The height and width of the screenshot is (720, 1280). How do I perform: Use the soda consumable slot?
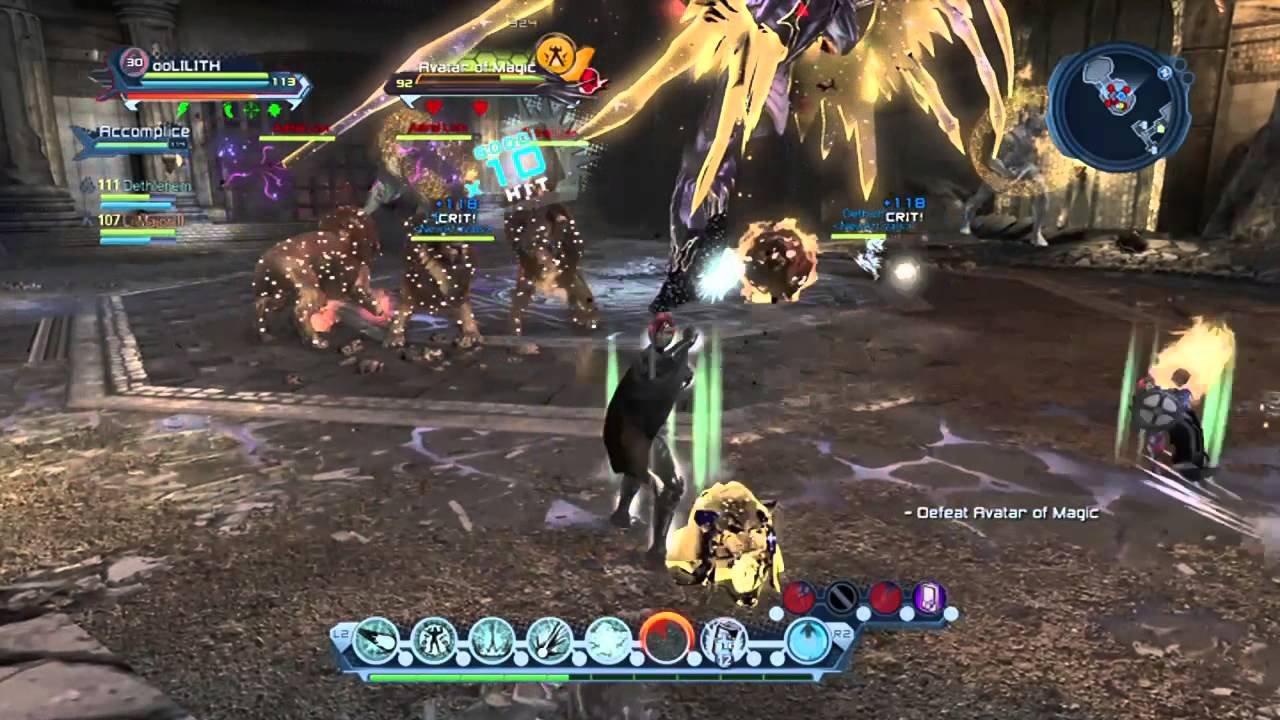pos(722,641)
